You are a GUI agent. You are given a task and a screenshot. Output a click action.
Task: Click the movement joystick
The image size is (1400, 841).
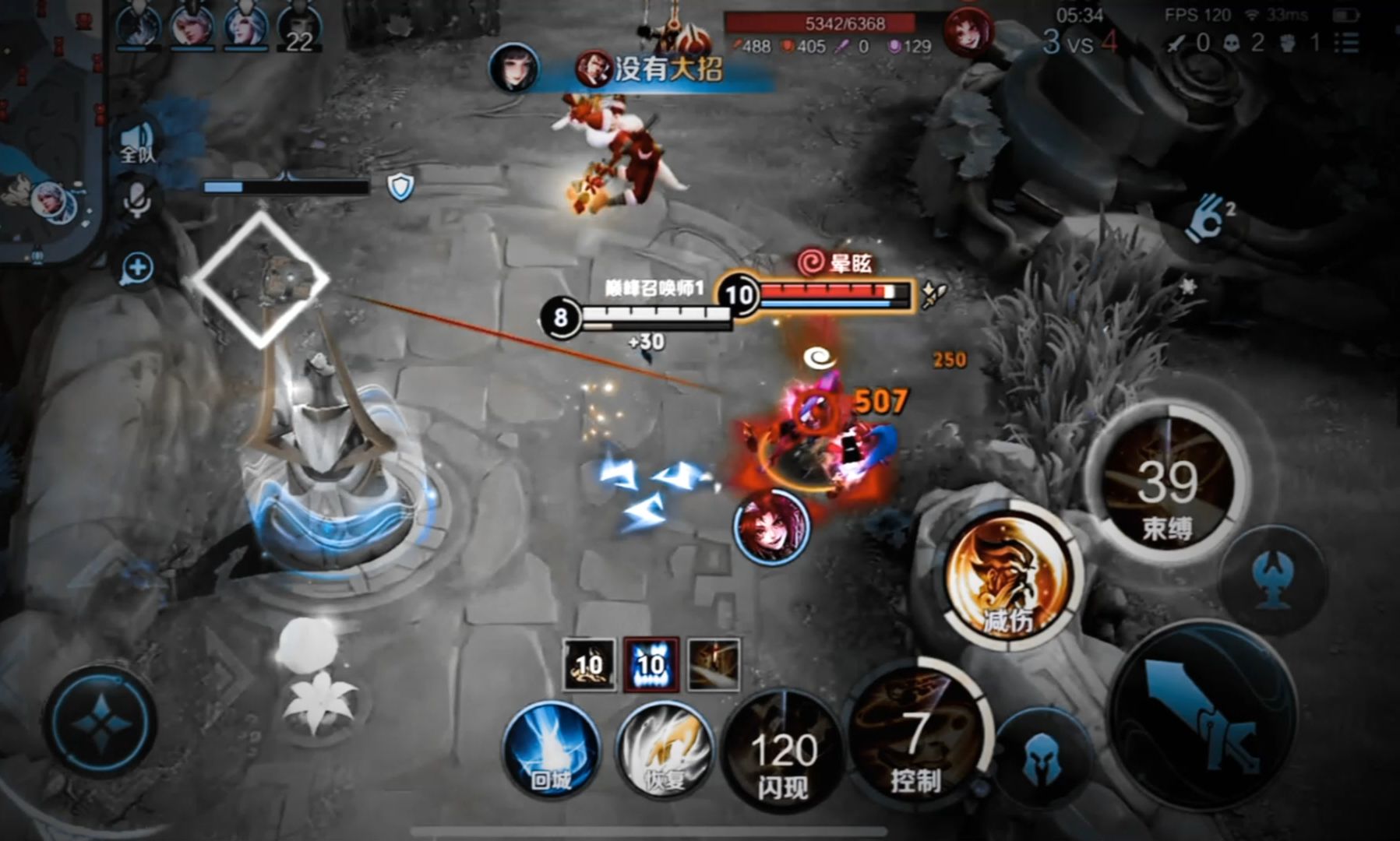coord(101,722)
